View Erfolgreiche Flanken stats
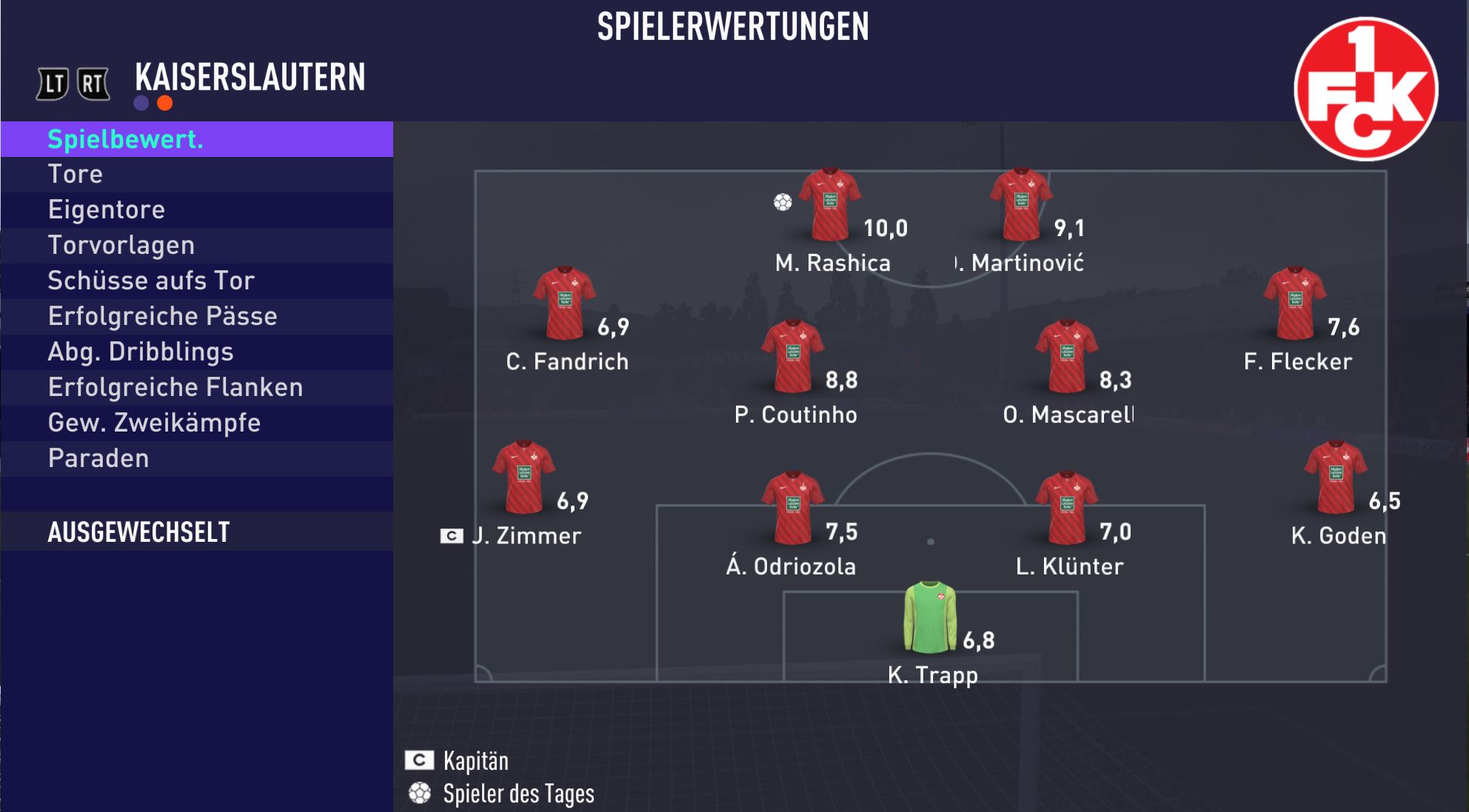This screenshot has height=812, width=1469. [x=197, y=388]
